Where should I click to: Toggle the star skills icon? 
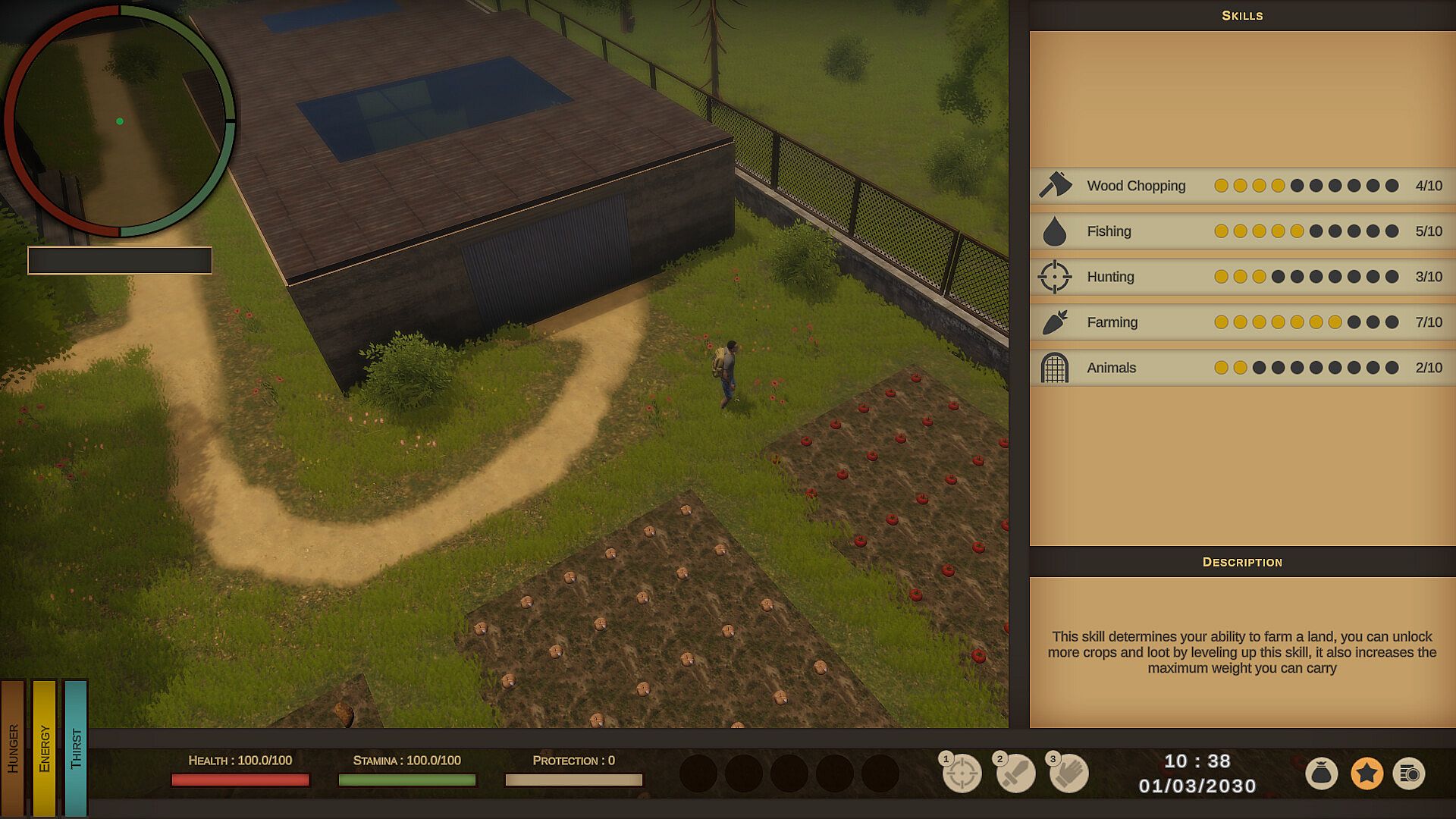point(1367,773)
